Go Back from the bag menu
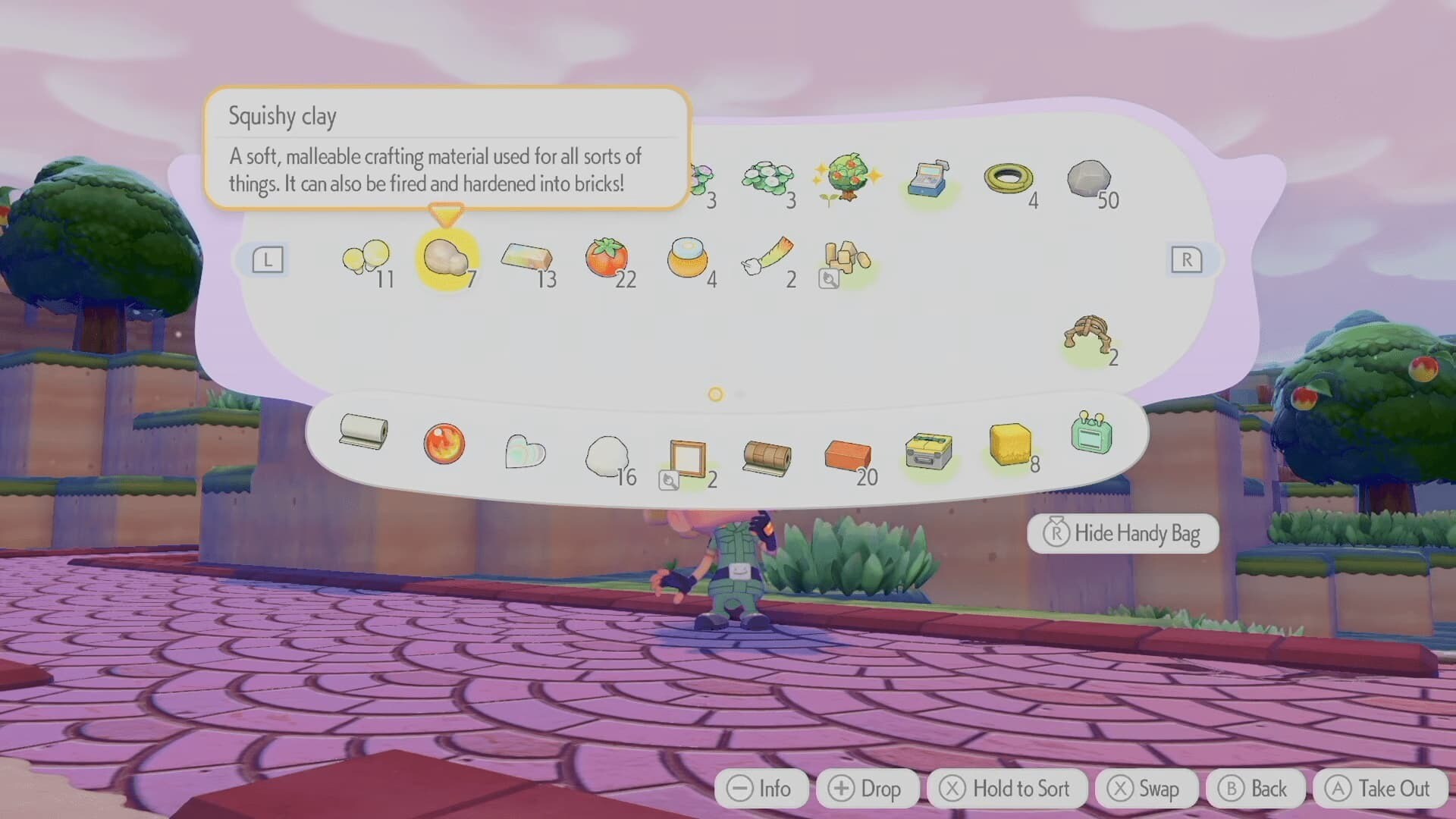1456x819 pixels. click(1255, 789)
